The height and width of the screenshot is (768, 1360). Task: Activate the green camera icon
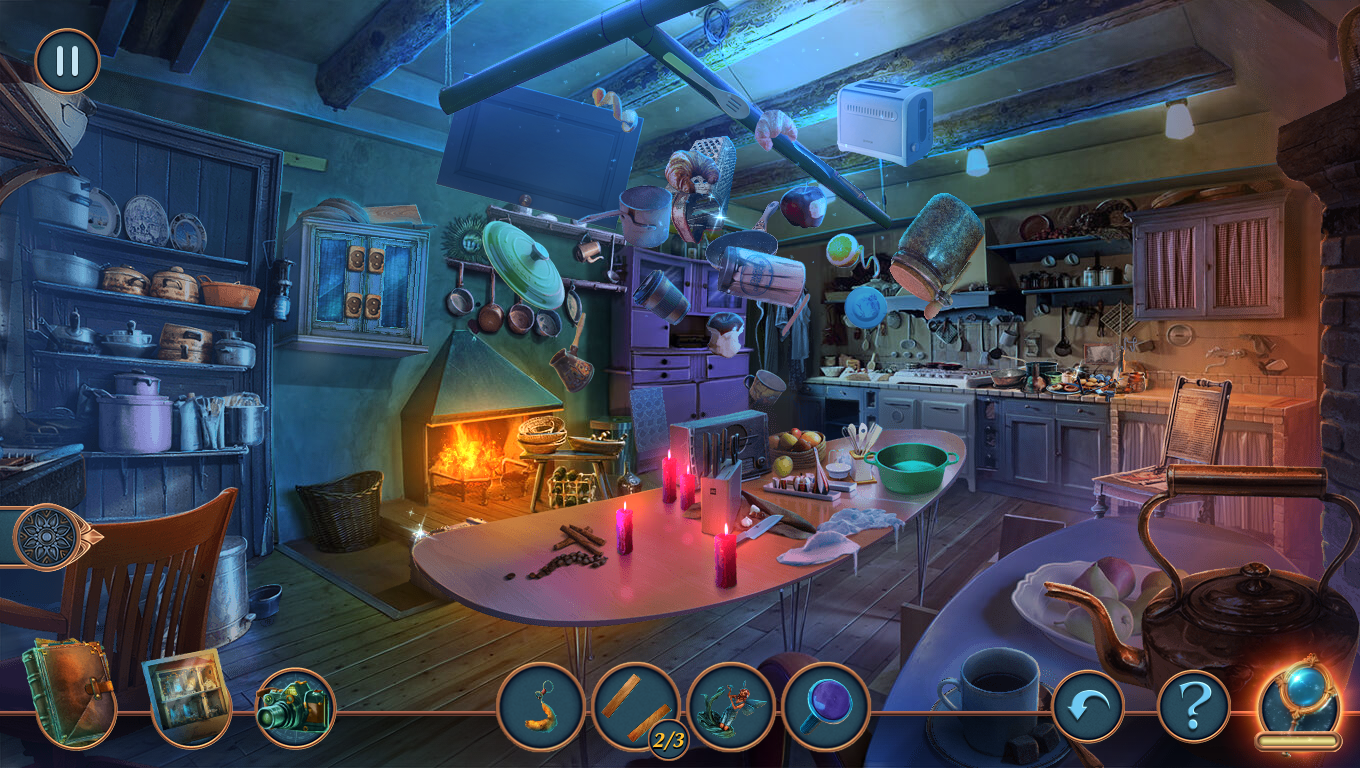coord(295,707)
